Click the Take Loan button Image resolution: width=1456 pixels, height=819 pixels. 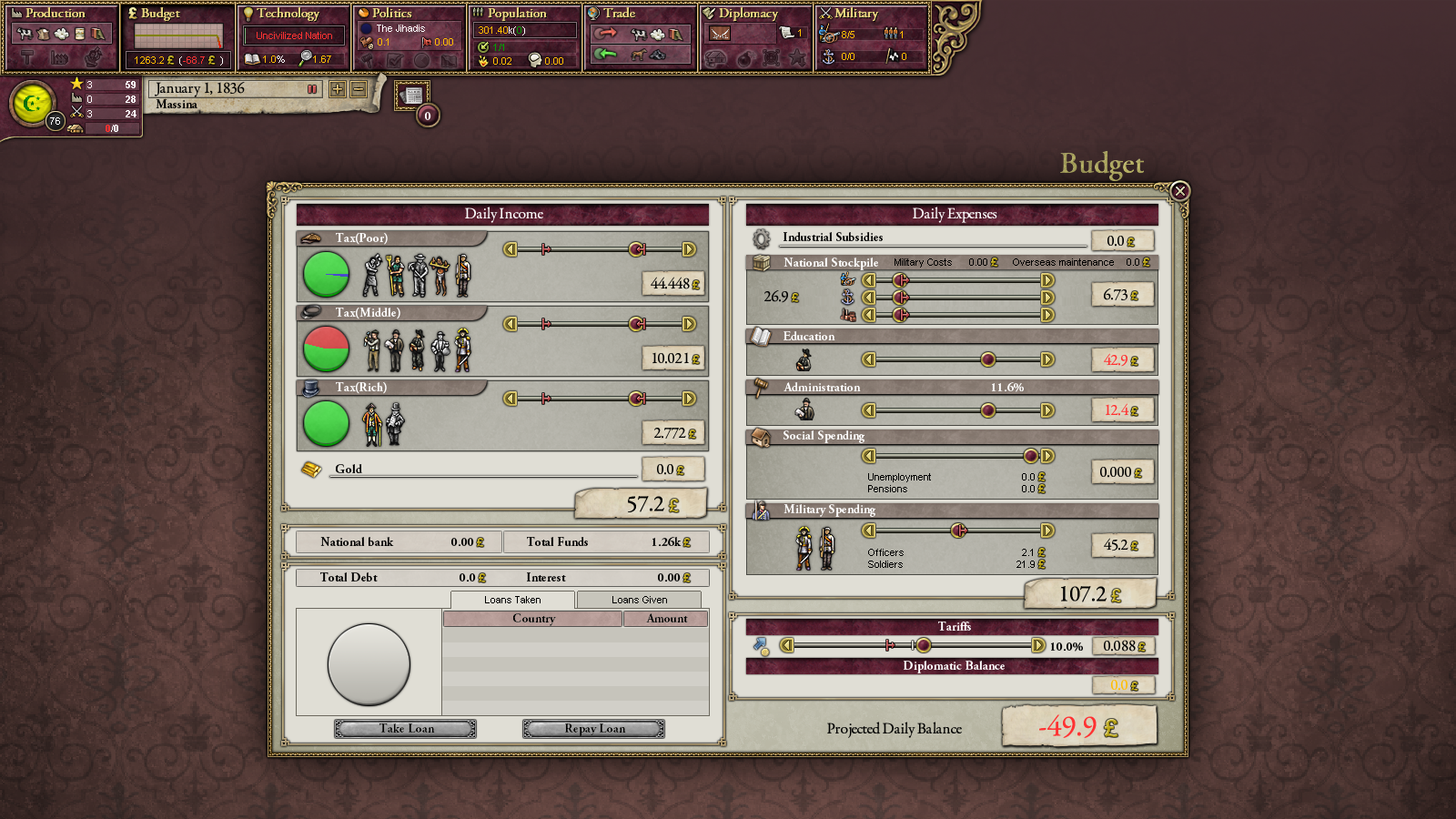(x=406, y=729)
